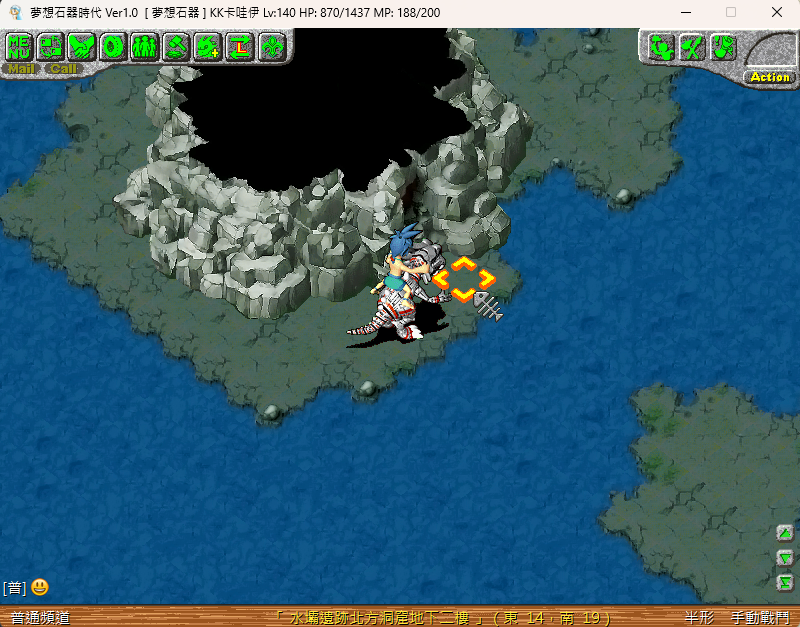Open the exclamation character alert icon
Image resolution: width=800 pixels, height=627 pixels.
click(x=724, y=47)
